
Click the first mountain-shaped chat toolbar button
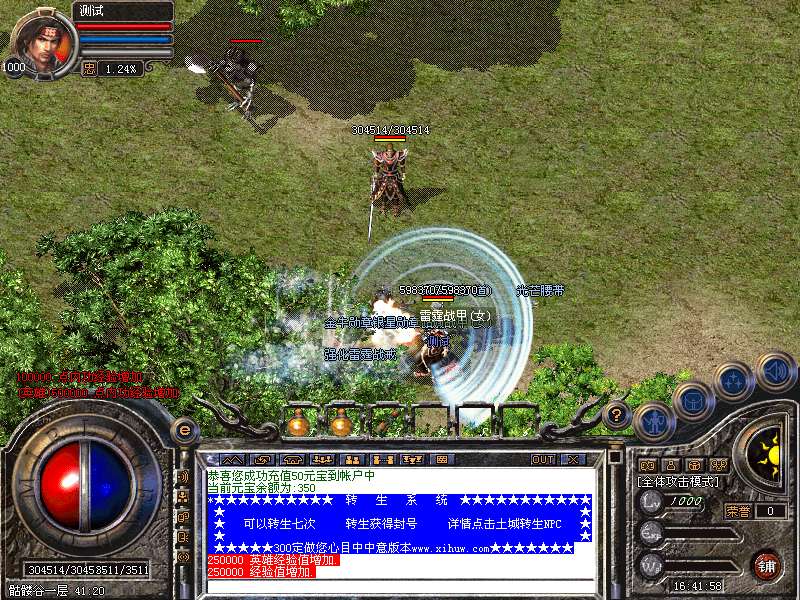coord(232,460)
